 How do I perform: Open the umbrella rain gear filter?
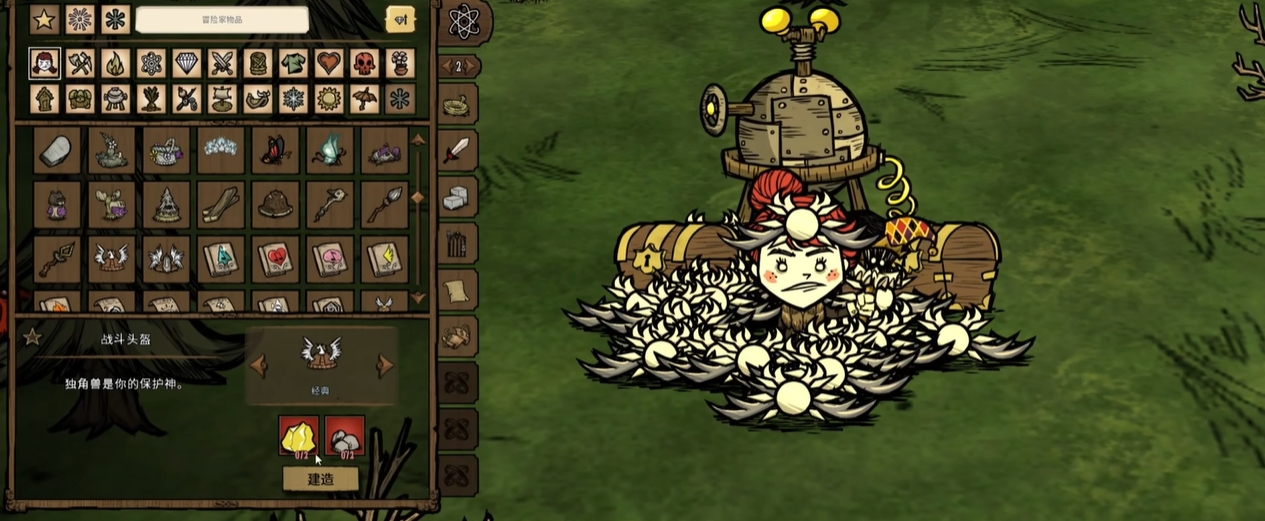point(364,99)
